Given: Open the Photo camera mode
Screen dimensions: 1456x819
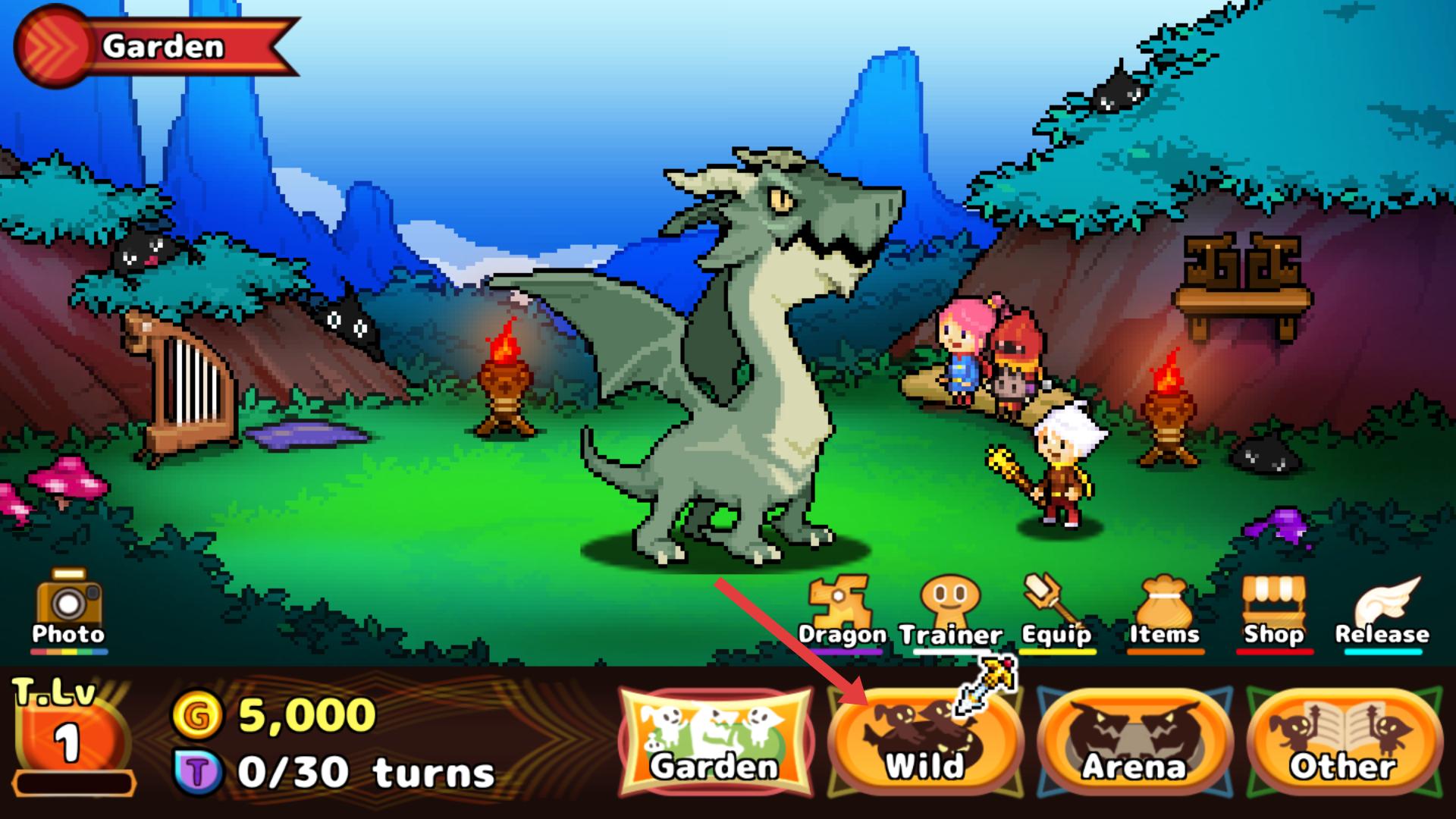Looking at the screenshot, I should point(68,610).
